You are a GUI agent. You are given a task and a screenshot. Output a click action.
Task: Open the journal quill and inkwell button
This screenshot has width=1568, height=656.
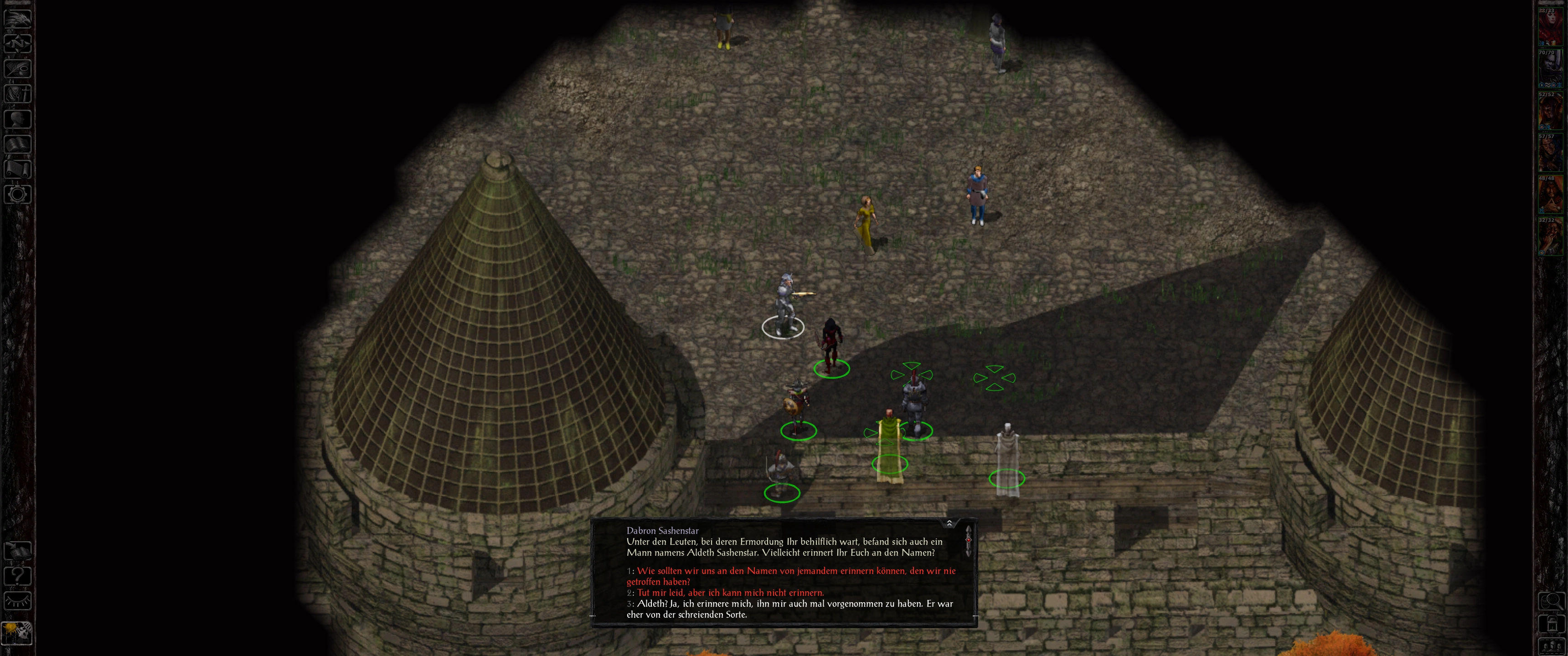click(x=17, y=67)
